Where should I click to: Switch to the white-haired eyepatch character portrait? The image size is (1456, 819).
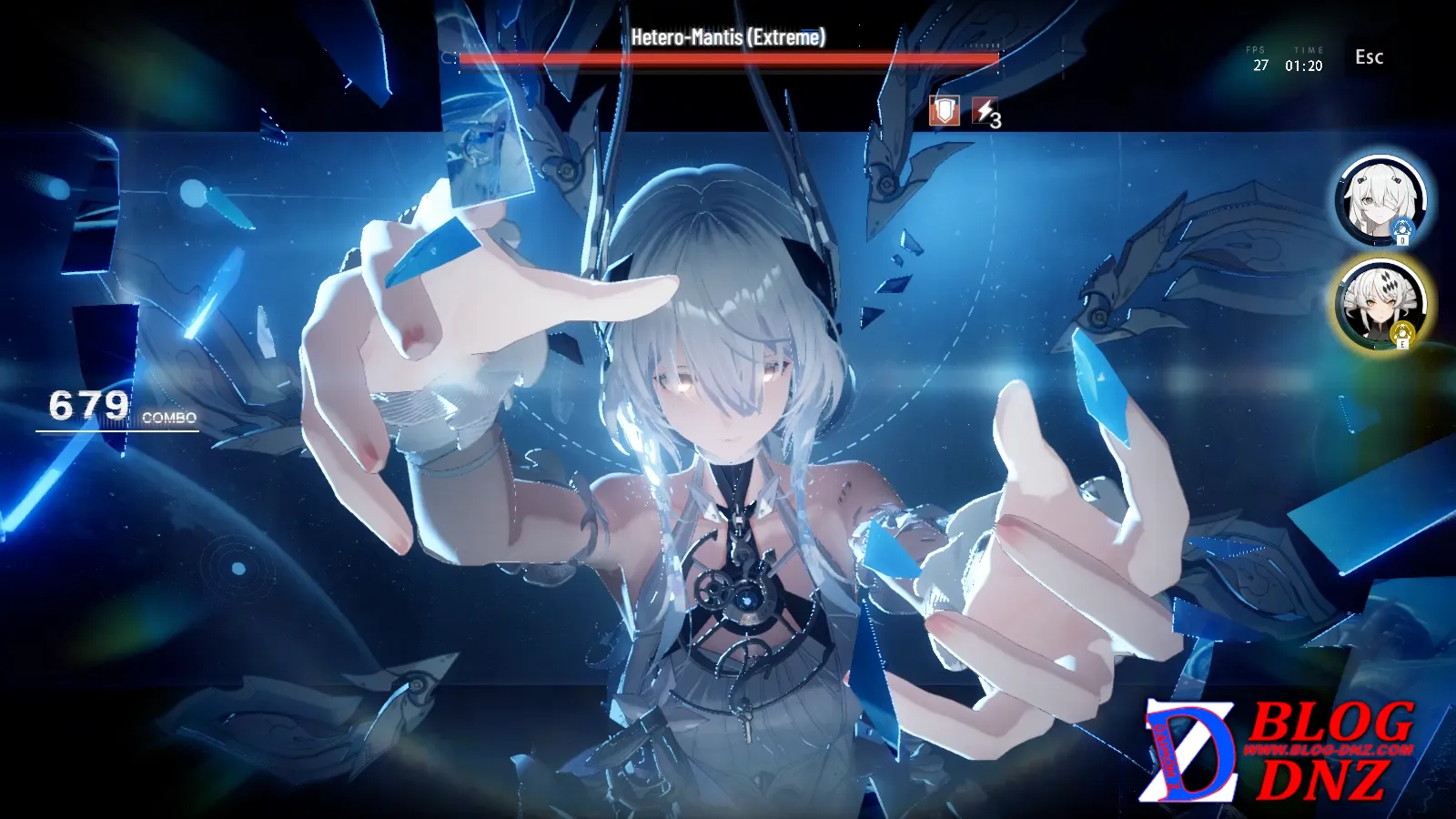[x=1380, y=201]
